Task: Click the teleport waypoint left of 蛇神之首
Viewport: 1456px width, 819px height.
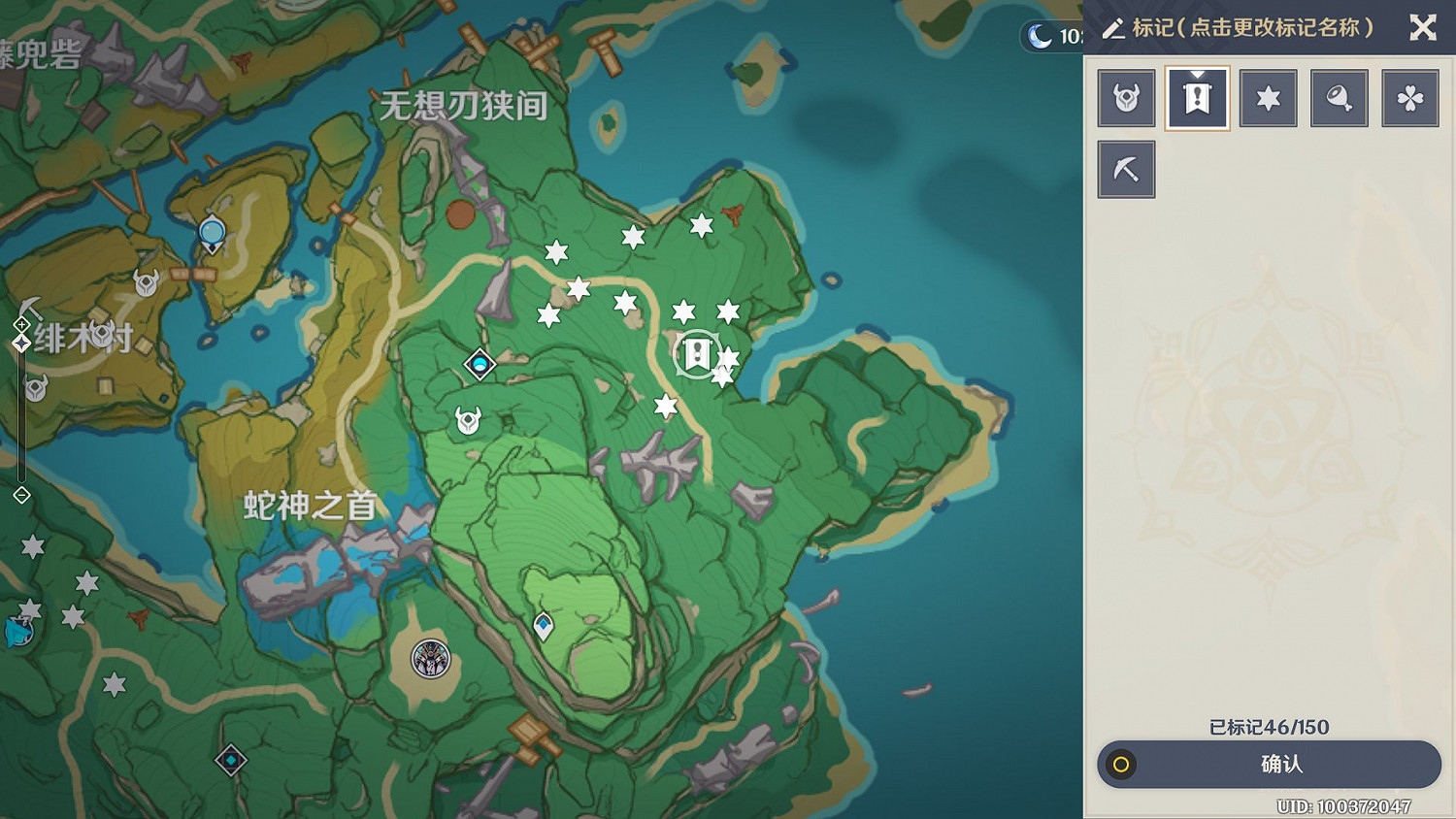Action: (478, 365)
